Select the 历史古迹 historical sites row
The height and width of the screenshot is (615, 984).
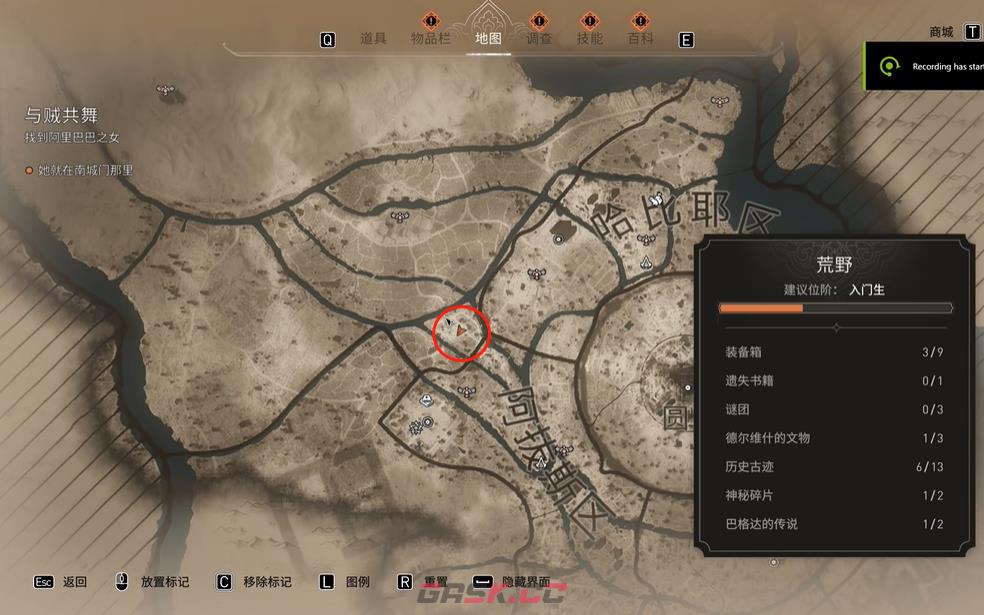point(833,467)
